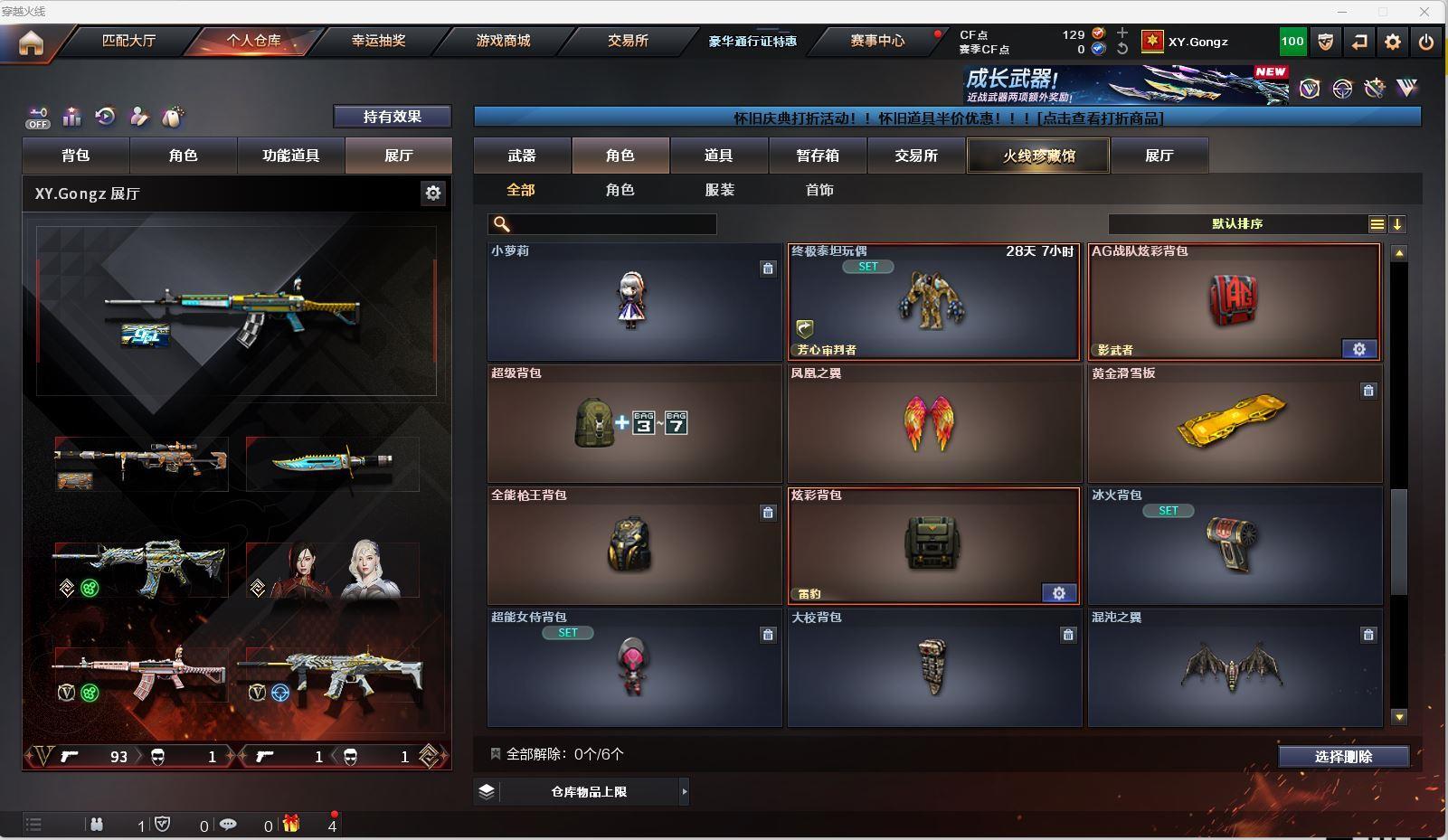1448x840 pixels.
Task: Expand the 仓库物品上限 storage limit panel
Action: coord(684,792)
